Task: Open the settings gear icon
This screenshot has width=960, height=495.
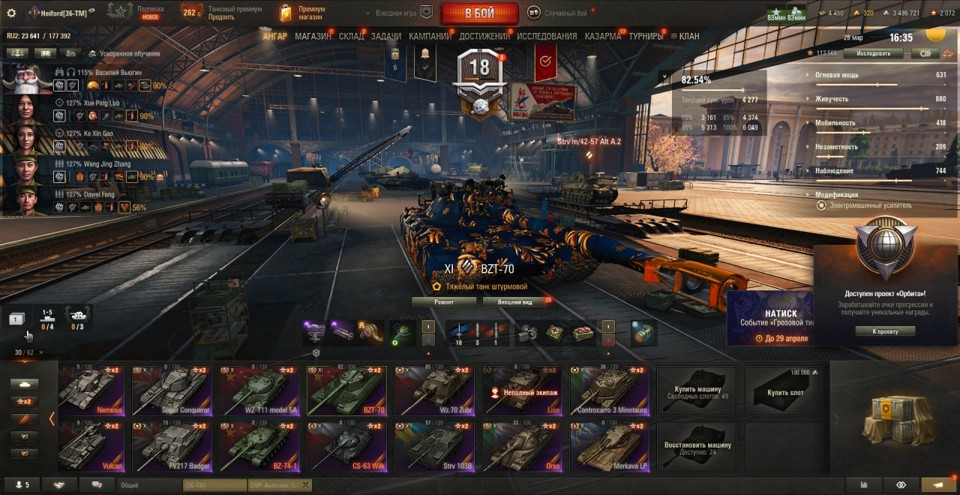Action: pyautogui.click(x=11, y=13)
